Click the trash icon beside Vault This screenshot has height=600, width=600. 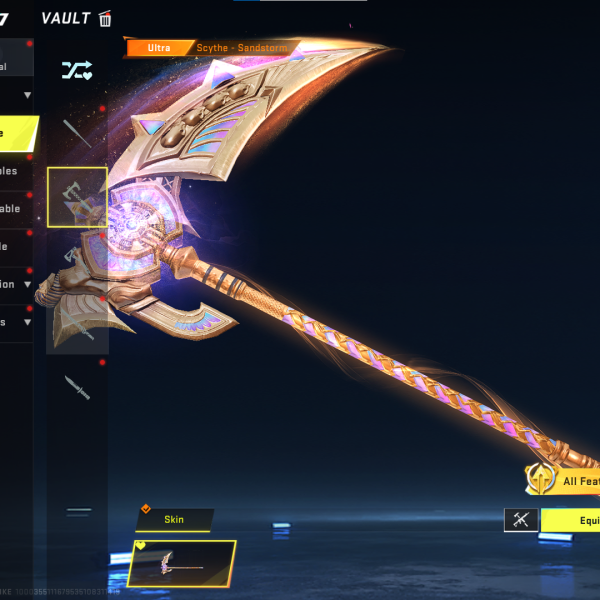[105, 18]
